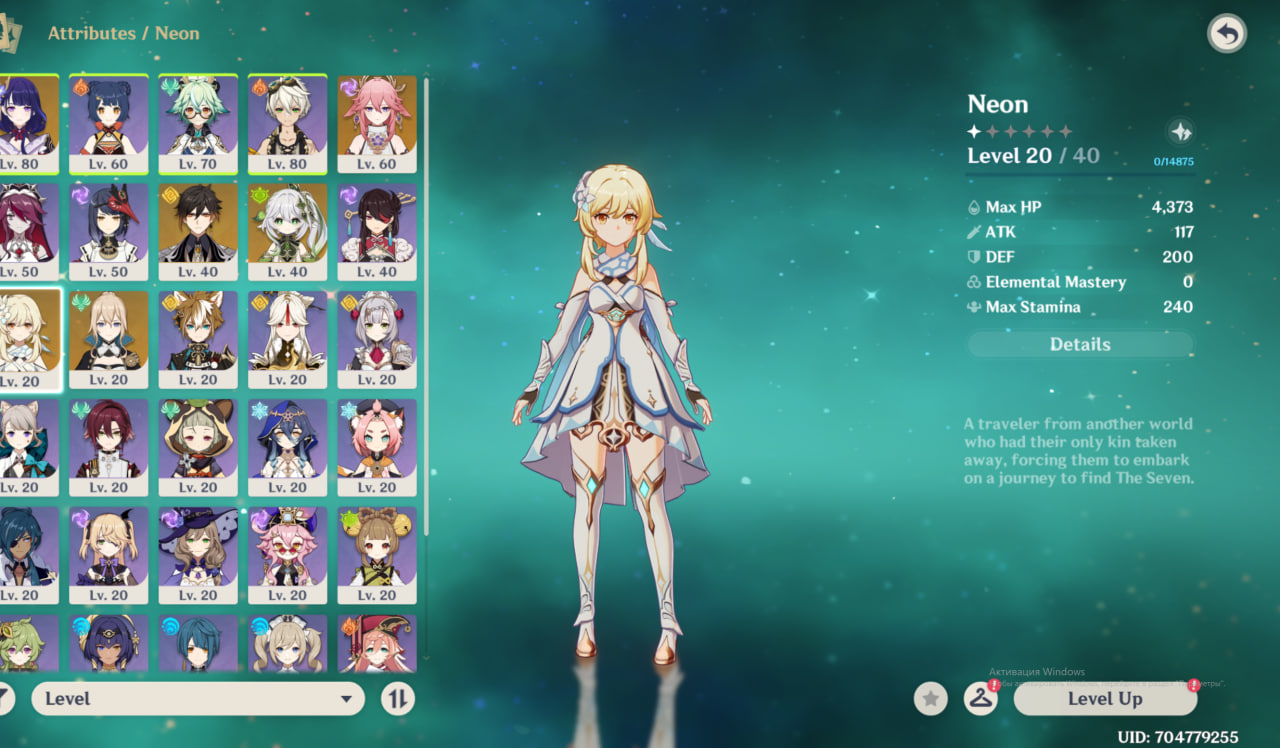The image size is (1280, 748).
Task: Select Lisa in the purple witch hat
Action: [x=198, y=555]
